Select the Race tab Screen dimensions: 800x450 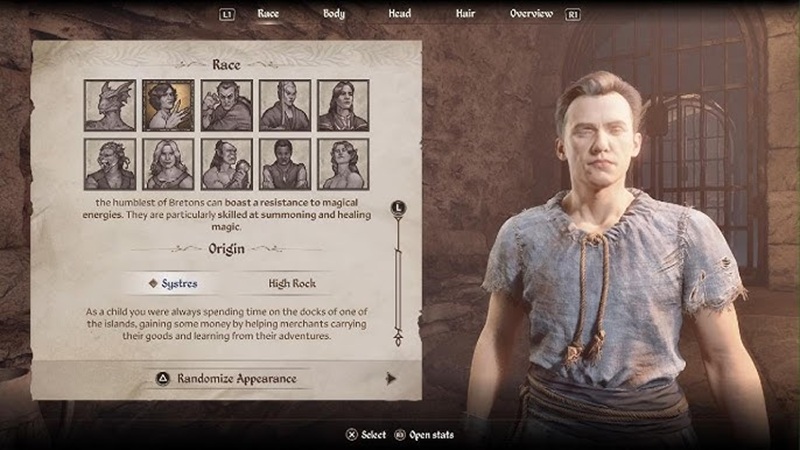pyautogui.click(x=268, y=14)
